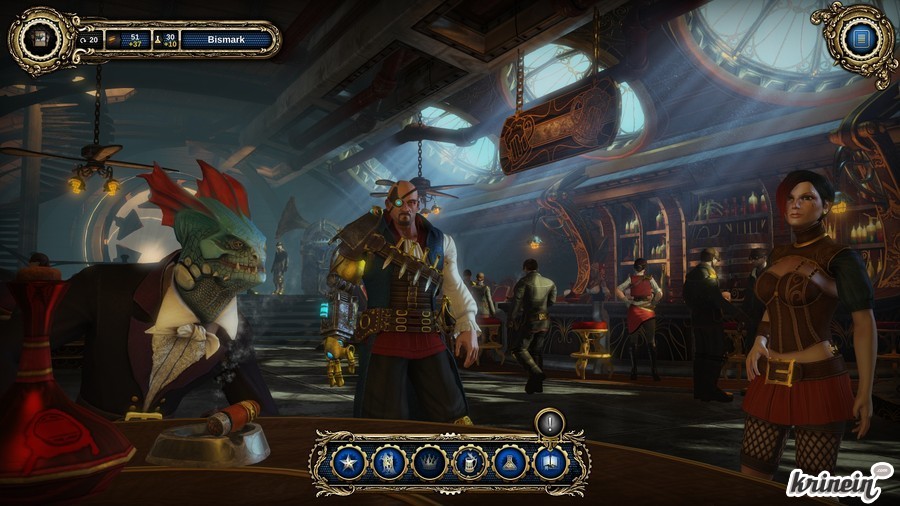Click the silver star icon in the bottom bar
Screen dimensions: 900x506
click(x=349, y=462)
